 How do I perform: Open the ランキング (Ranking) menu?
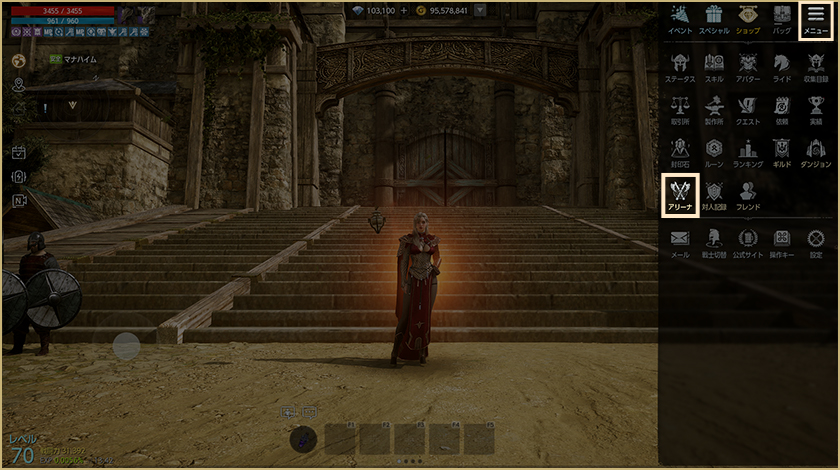click(748, 152)
